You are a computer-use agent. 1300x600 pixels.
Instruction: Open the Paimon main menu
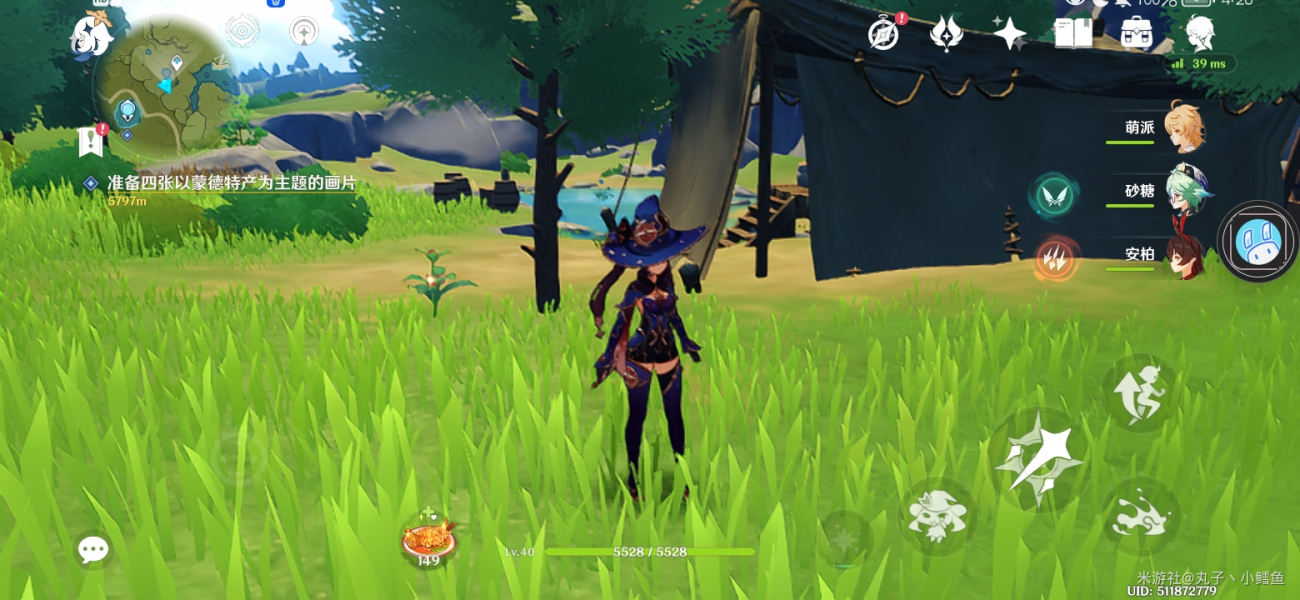(x=90, y=36)
